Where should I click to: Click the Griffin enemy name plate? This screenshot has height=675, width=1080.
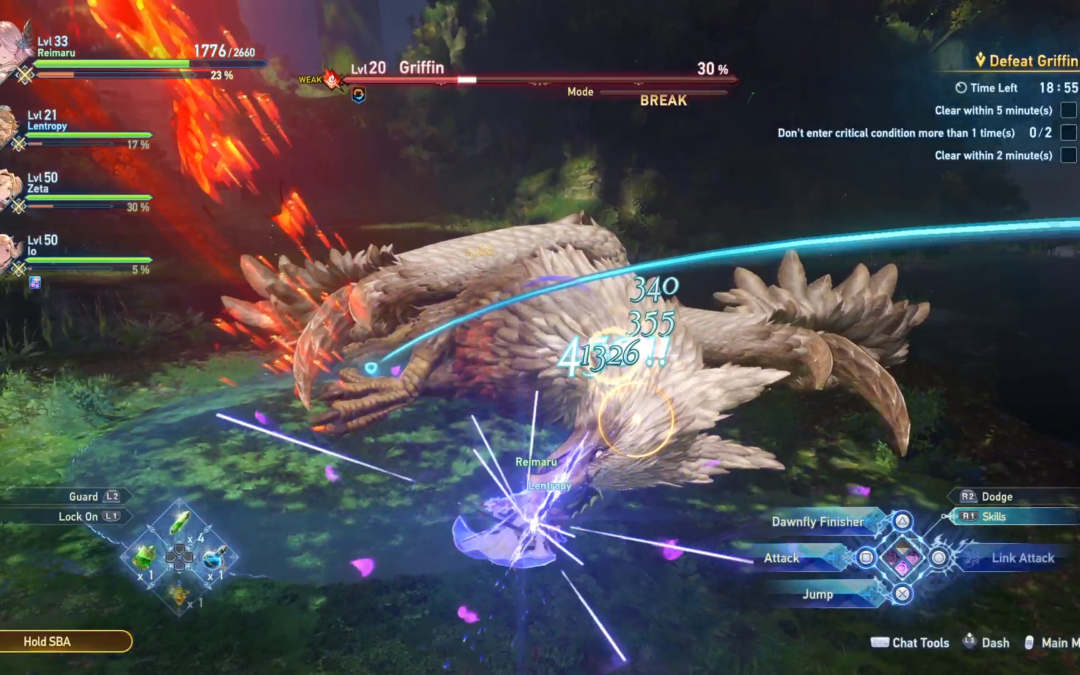(x=424, y=70)
